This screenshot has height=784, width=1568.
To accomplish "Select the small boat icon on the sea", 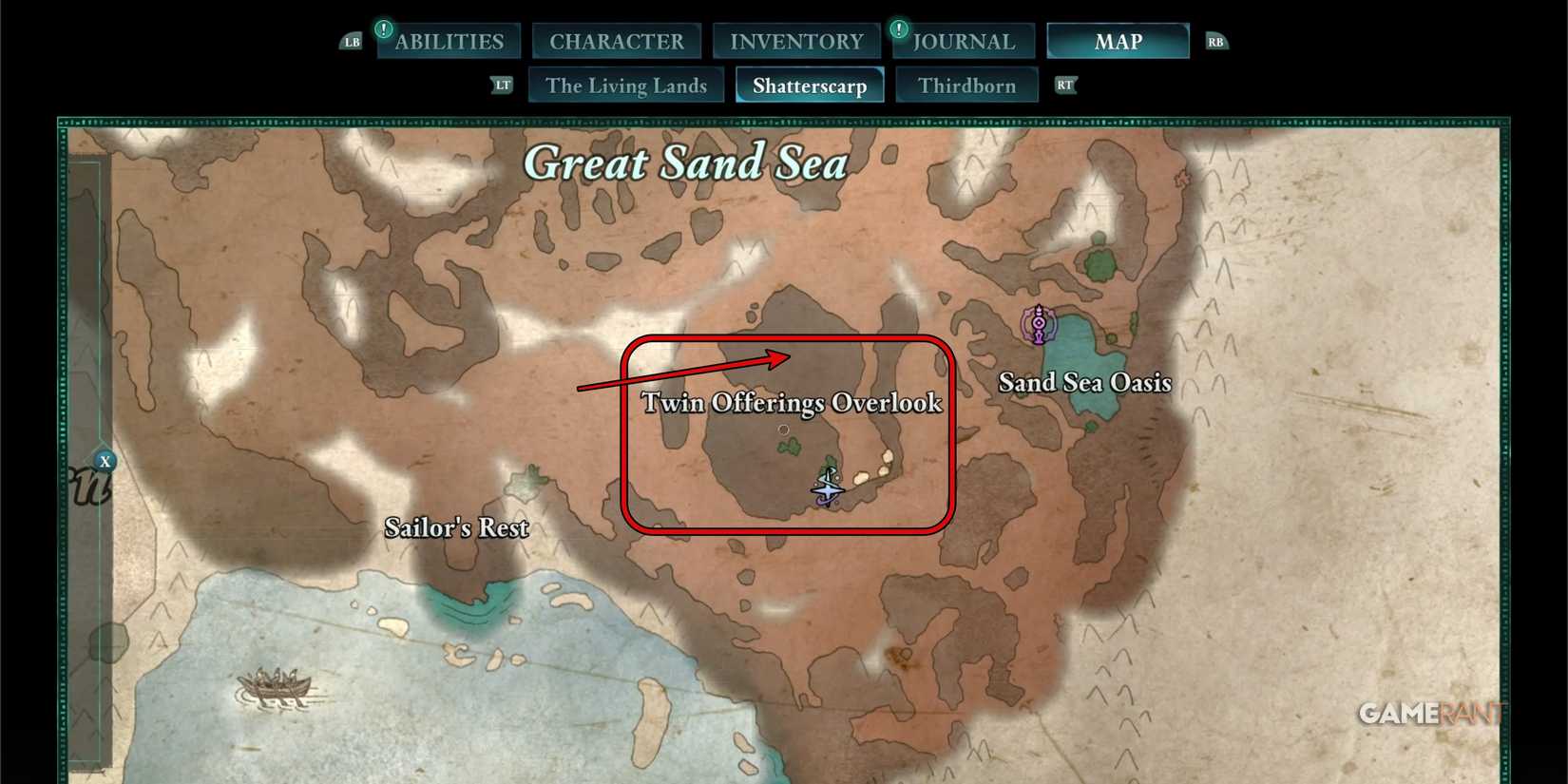I will [x=275, y=687].
